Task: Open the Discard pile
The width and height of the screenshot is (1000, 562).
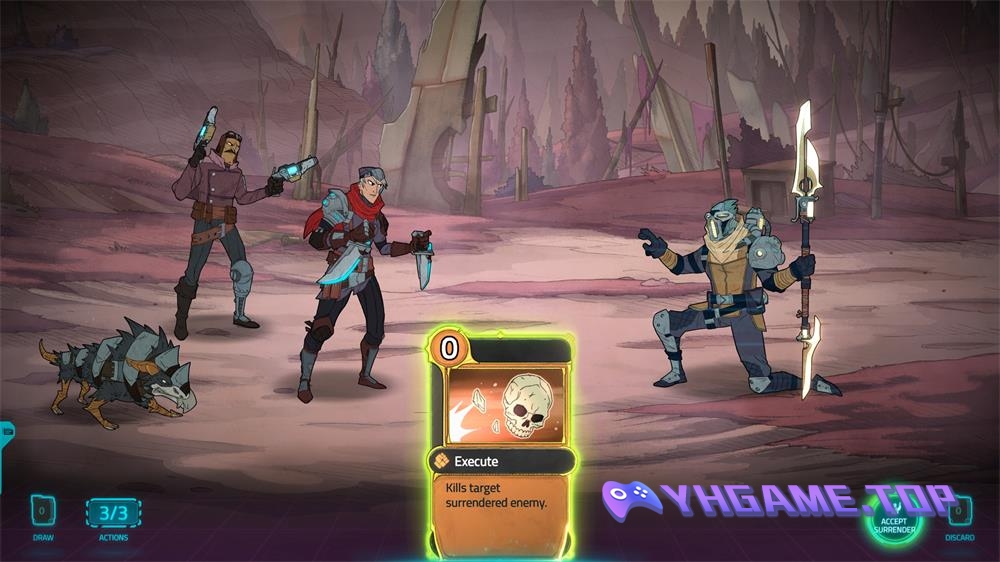Action: point(959,512)
